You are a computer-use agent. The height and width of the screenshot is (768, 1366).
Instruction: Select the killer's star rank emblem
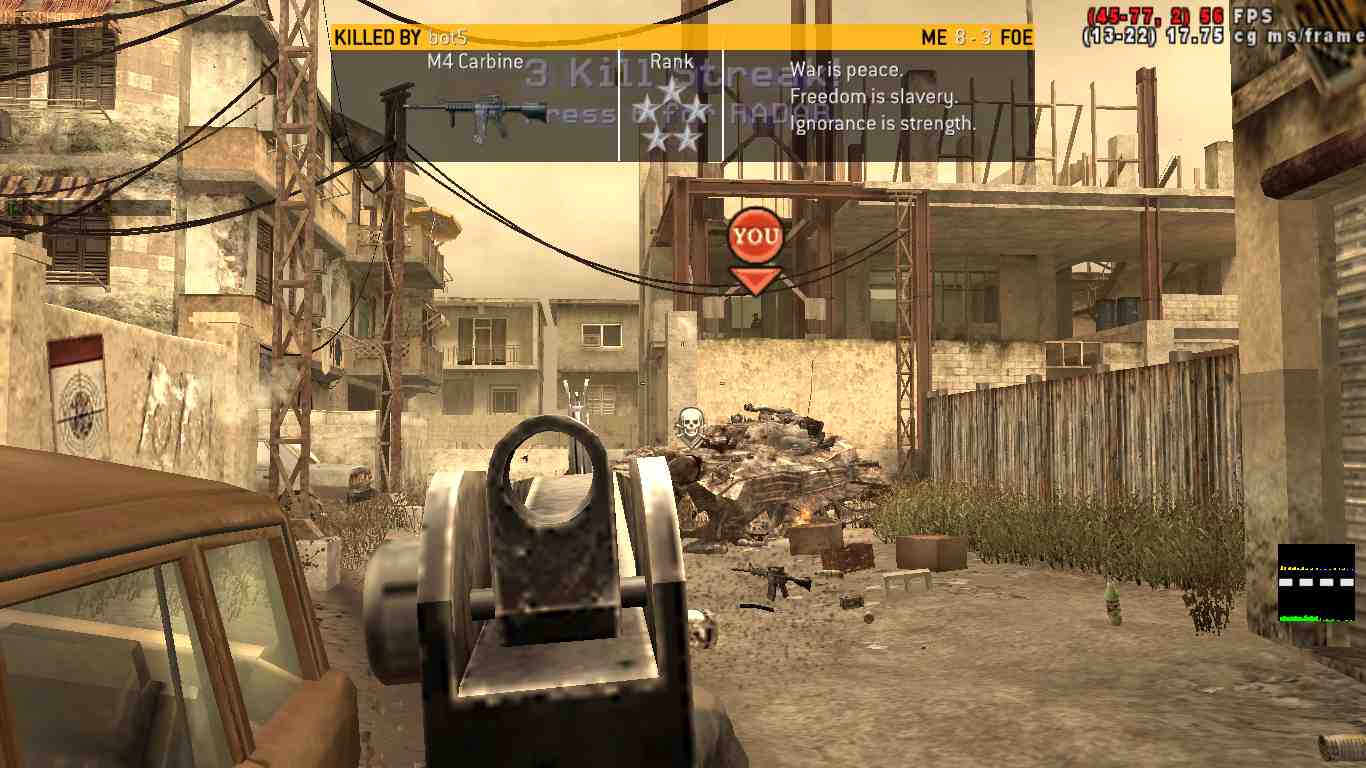pos(671,115)
